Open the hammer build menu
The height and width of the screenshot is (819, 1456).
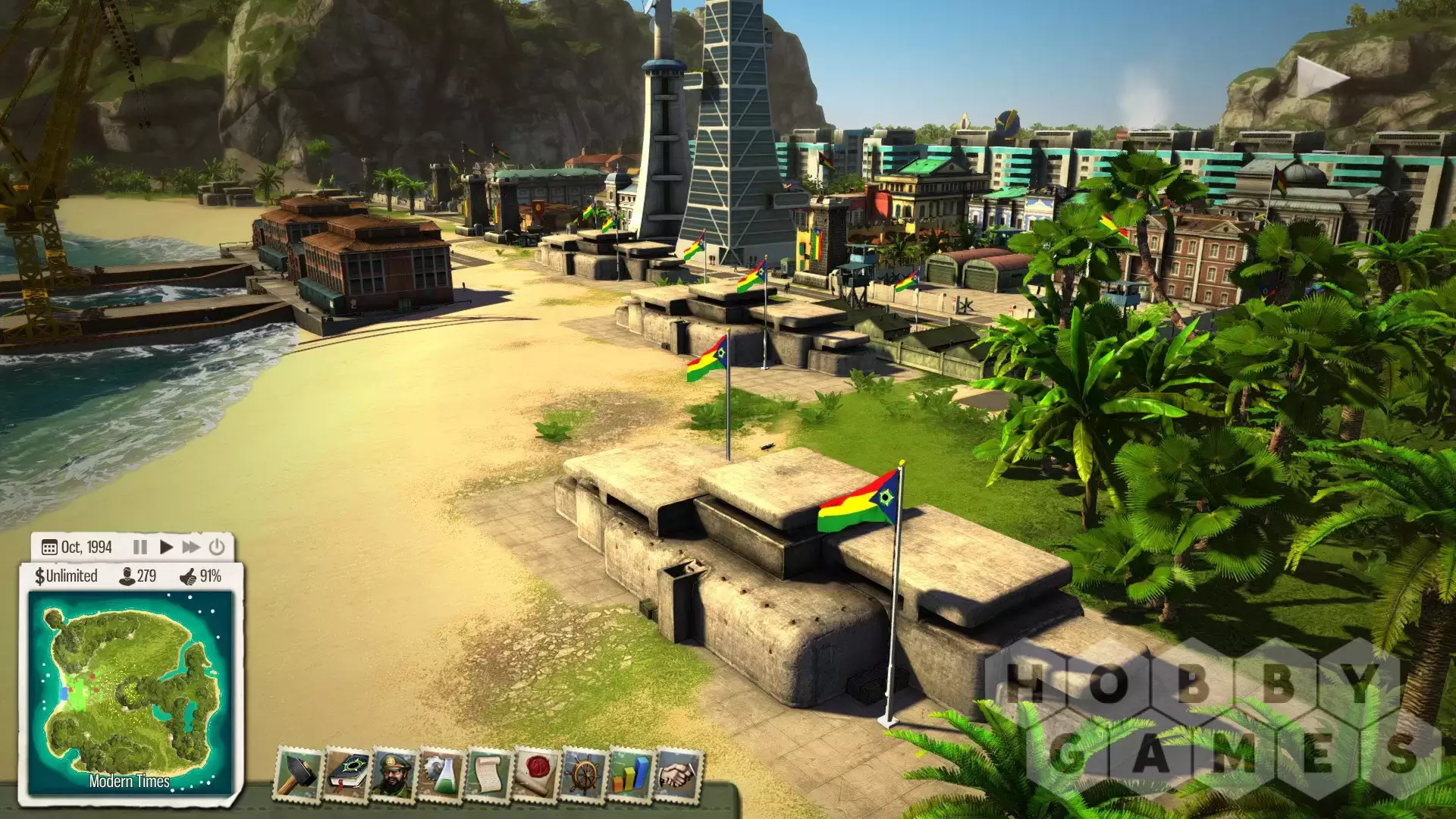(297, 773)
